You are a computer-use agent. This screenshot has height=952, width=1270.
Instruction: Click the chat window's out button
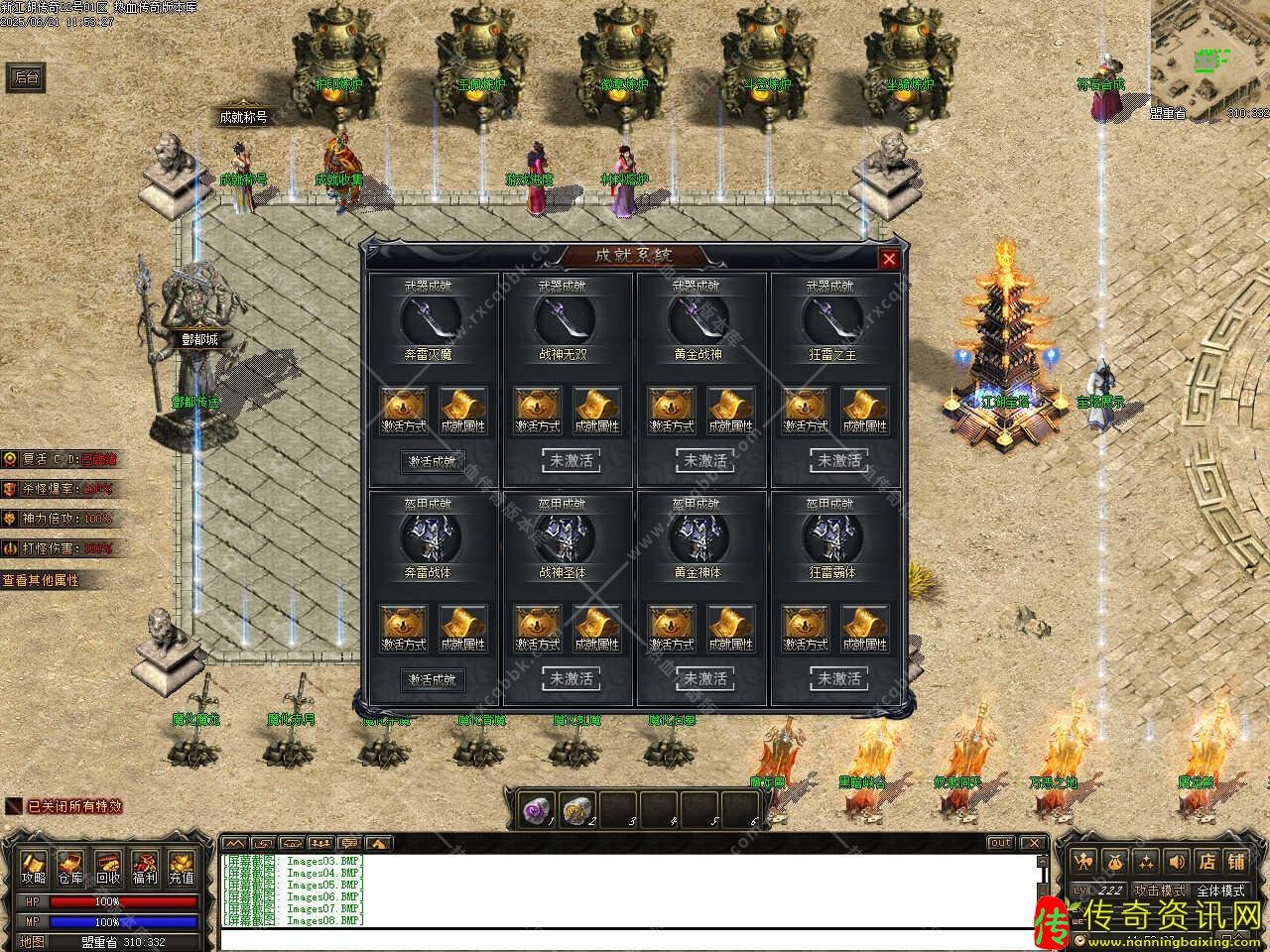coord(1000,843)
